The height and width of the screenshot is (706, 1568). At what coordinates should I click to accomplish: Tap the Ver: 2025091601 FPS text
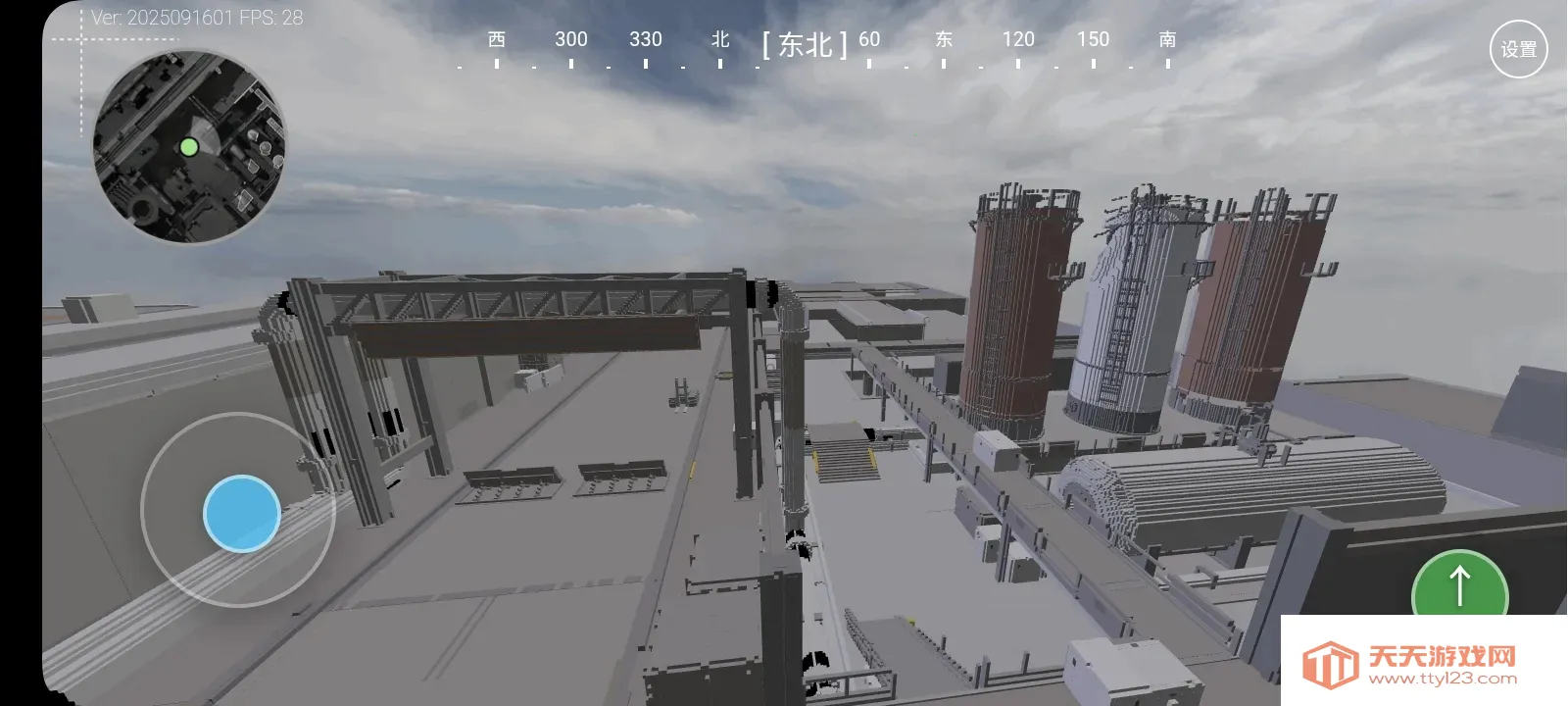[x=194, y=17]
